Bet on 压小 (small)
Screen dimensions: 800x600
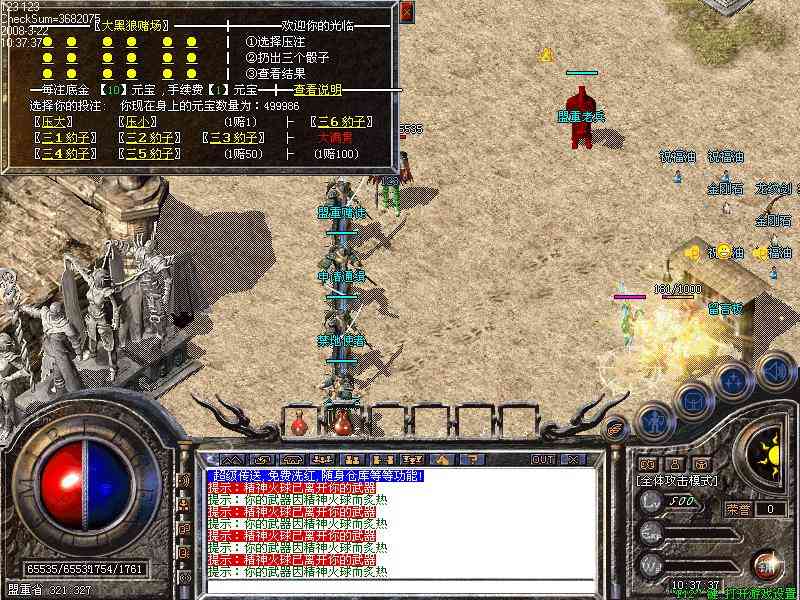(x=136, y=122)
